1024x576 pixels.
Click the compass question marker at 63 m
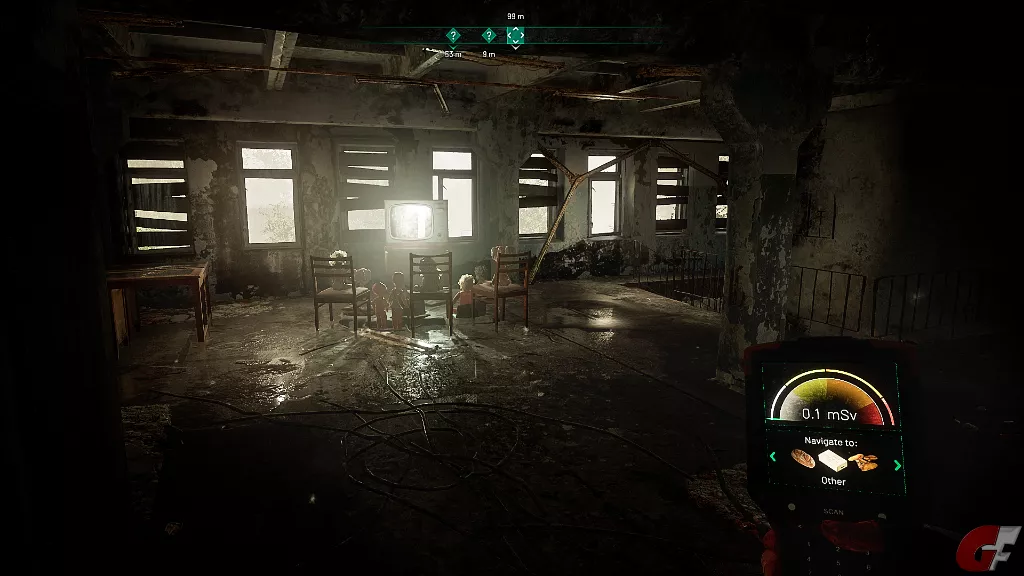click(453, 36)
